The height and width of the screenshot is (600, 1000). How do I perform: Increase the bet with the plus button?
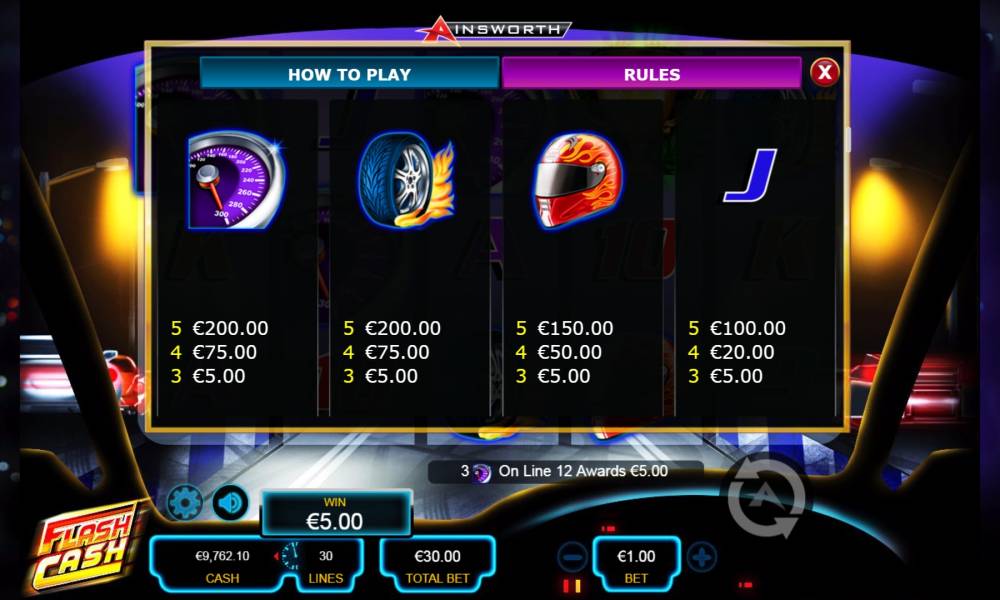point(702,556)
